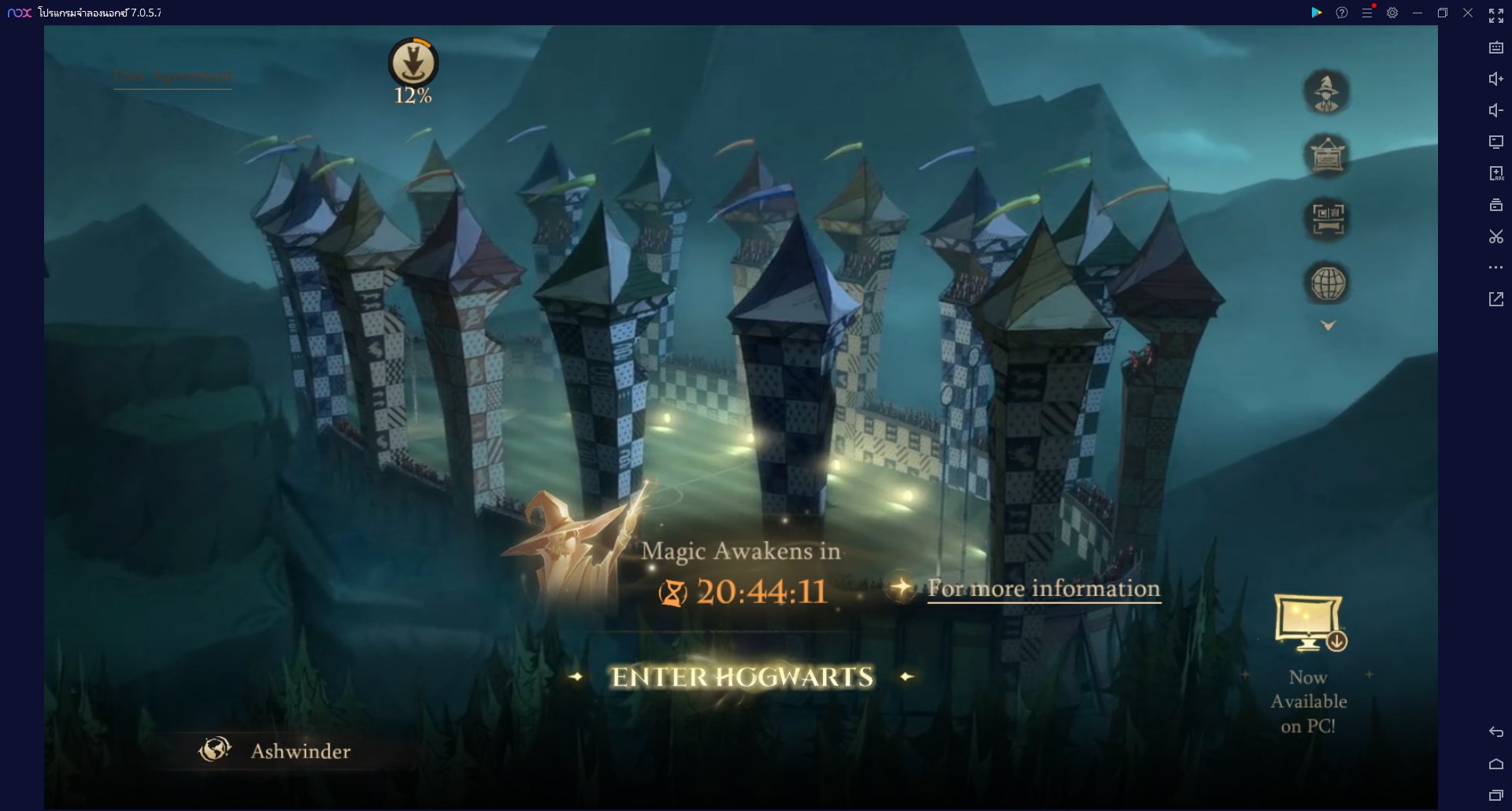1512x811 pixels.
Task: Open the help question mark menu
Action: tap(1342, 13)
